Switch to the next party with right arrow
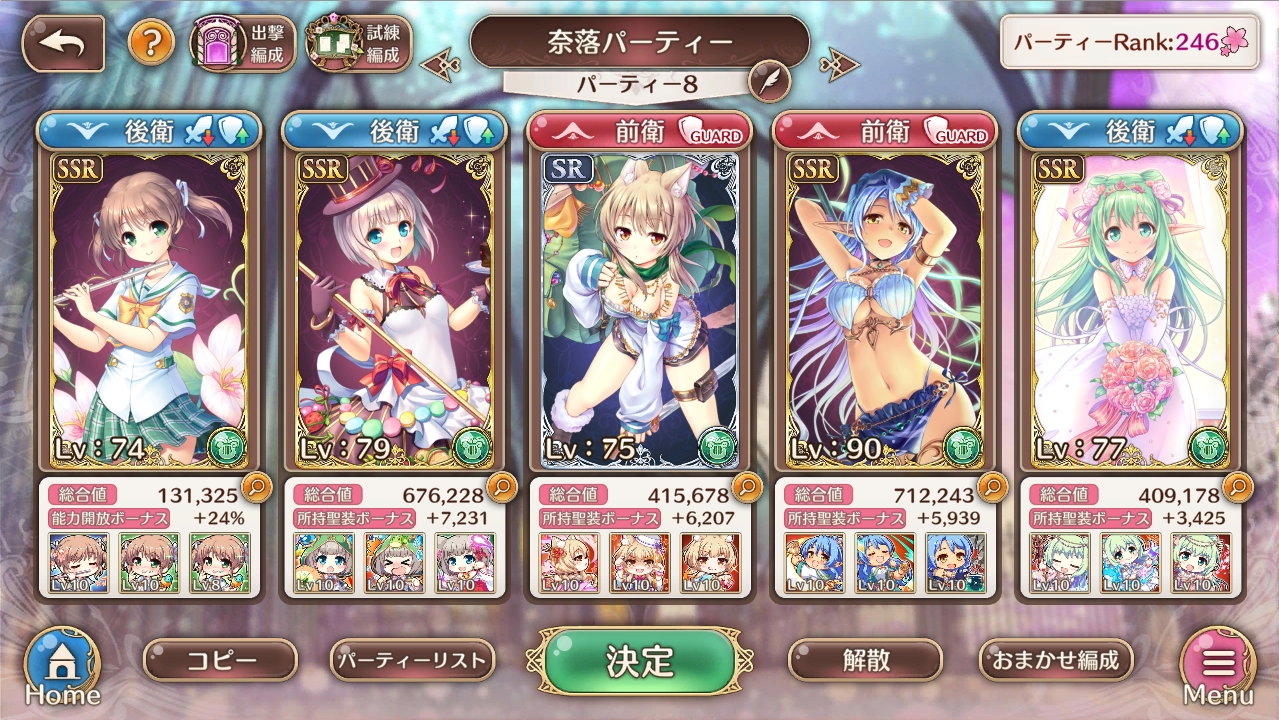The width and height of the screenshot is (1279, 720). click(x=838, y=65)
